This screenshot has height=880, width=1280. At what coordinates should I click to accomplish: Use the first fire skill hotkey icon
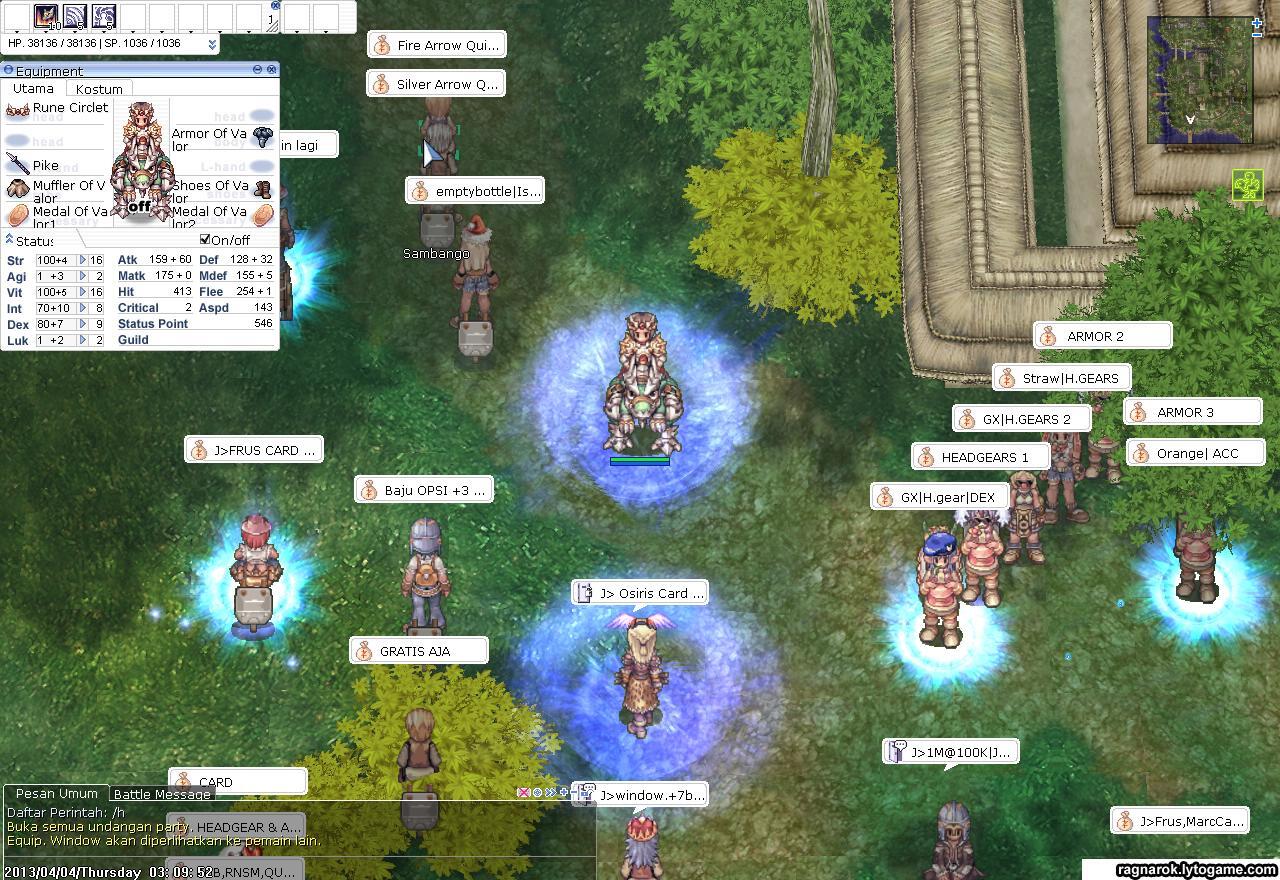click(46, 15)
